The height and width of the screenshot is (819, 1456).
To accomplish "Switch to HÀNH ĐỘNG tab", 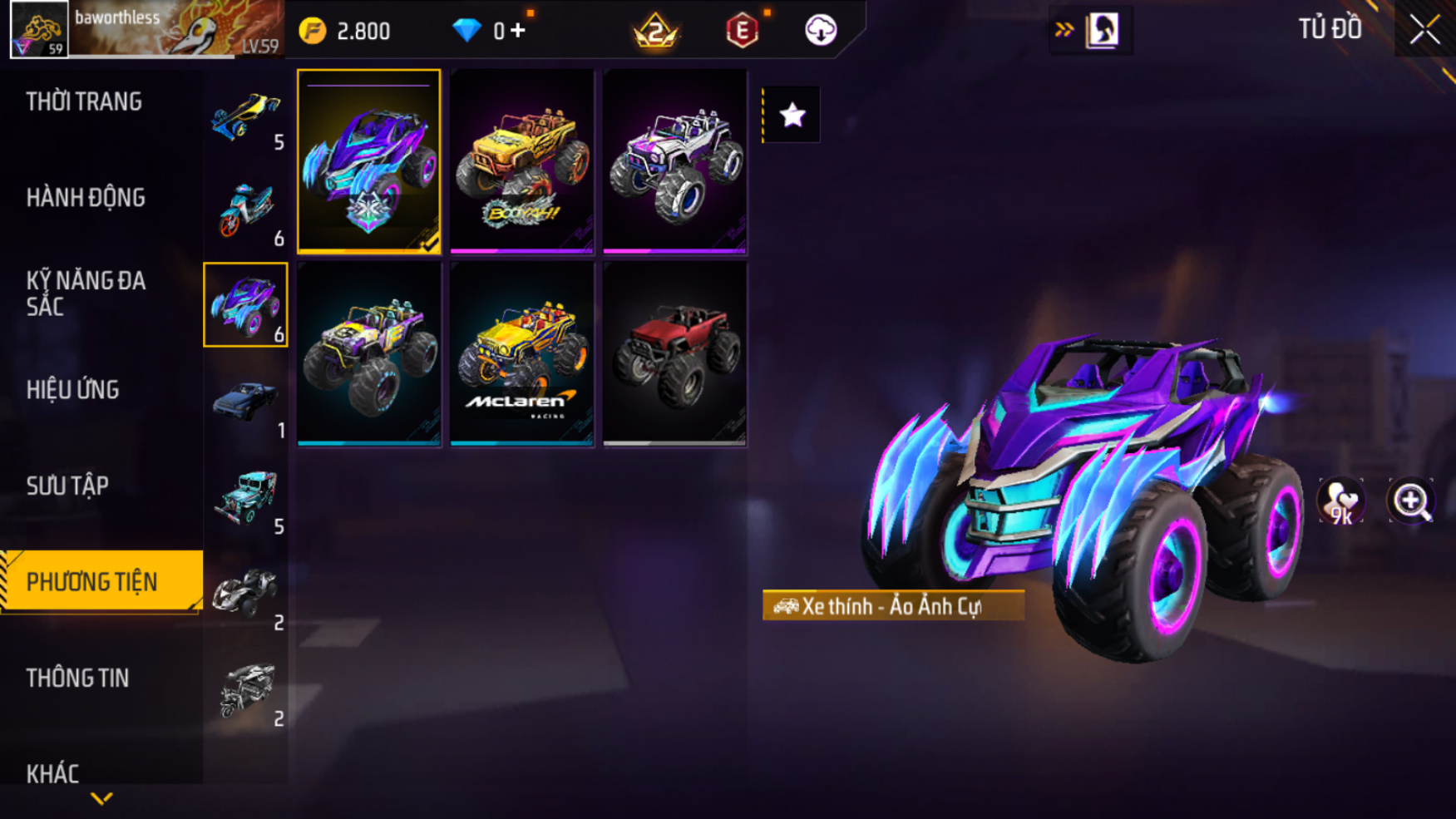I will 86,198.
